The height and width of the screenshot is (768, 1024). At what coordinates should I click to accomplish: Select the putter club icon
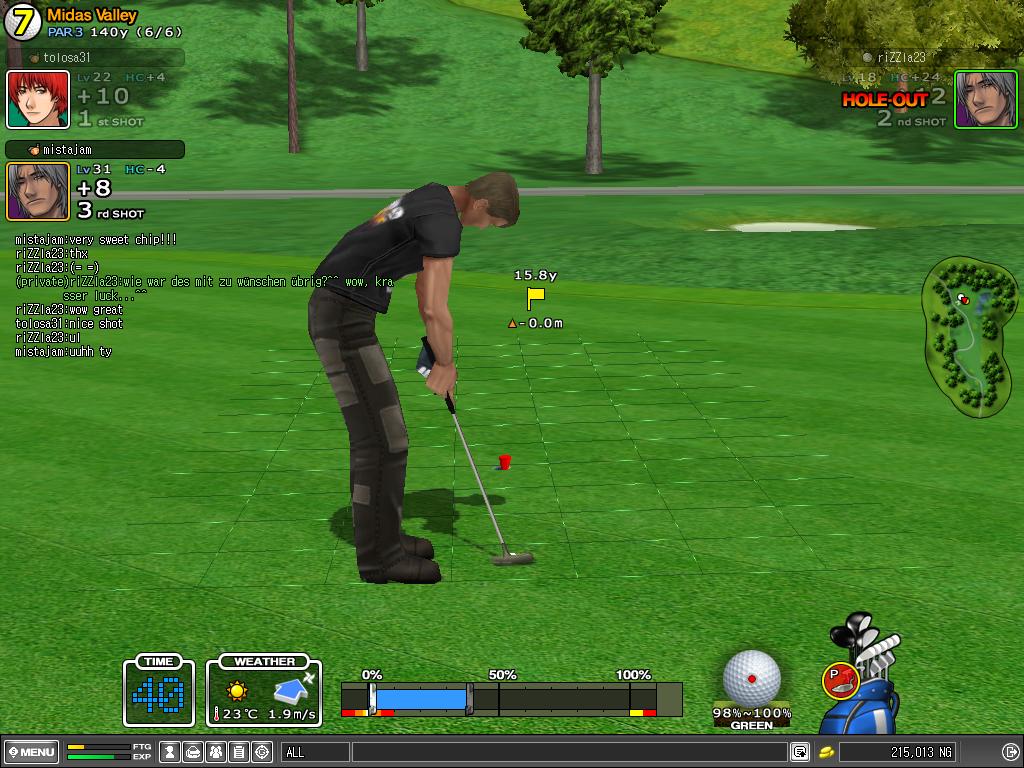840,681
